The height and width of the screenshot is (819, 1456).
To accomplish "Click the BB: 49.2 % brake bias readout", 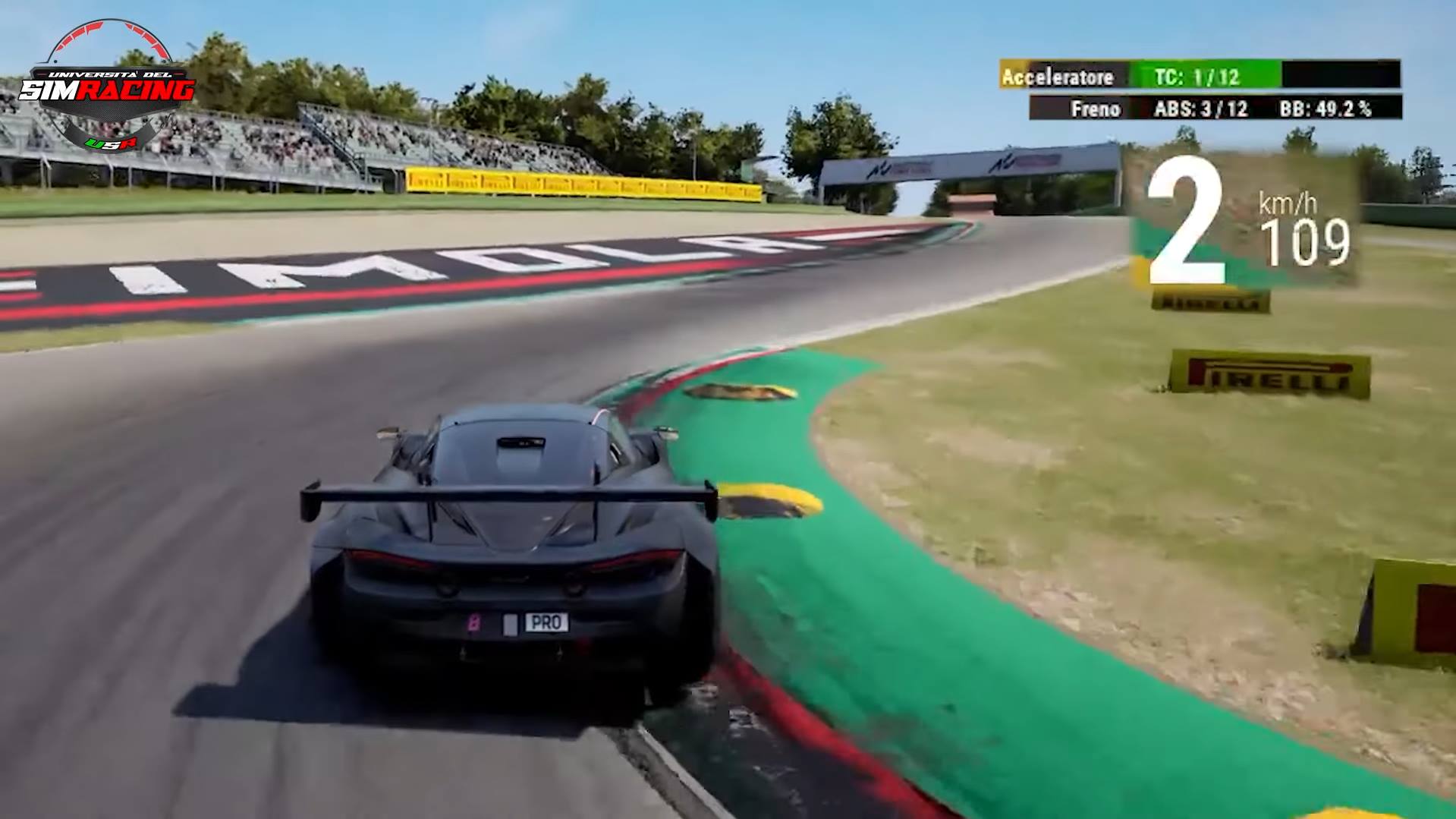I will (x=1323, y=109).
